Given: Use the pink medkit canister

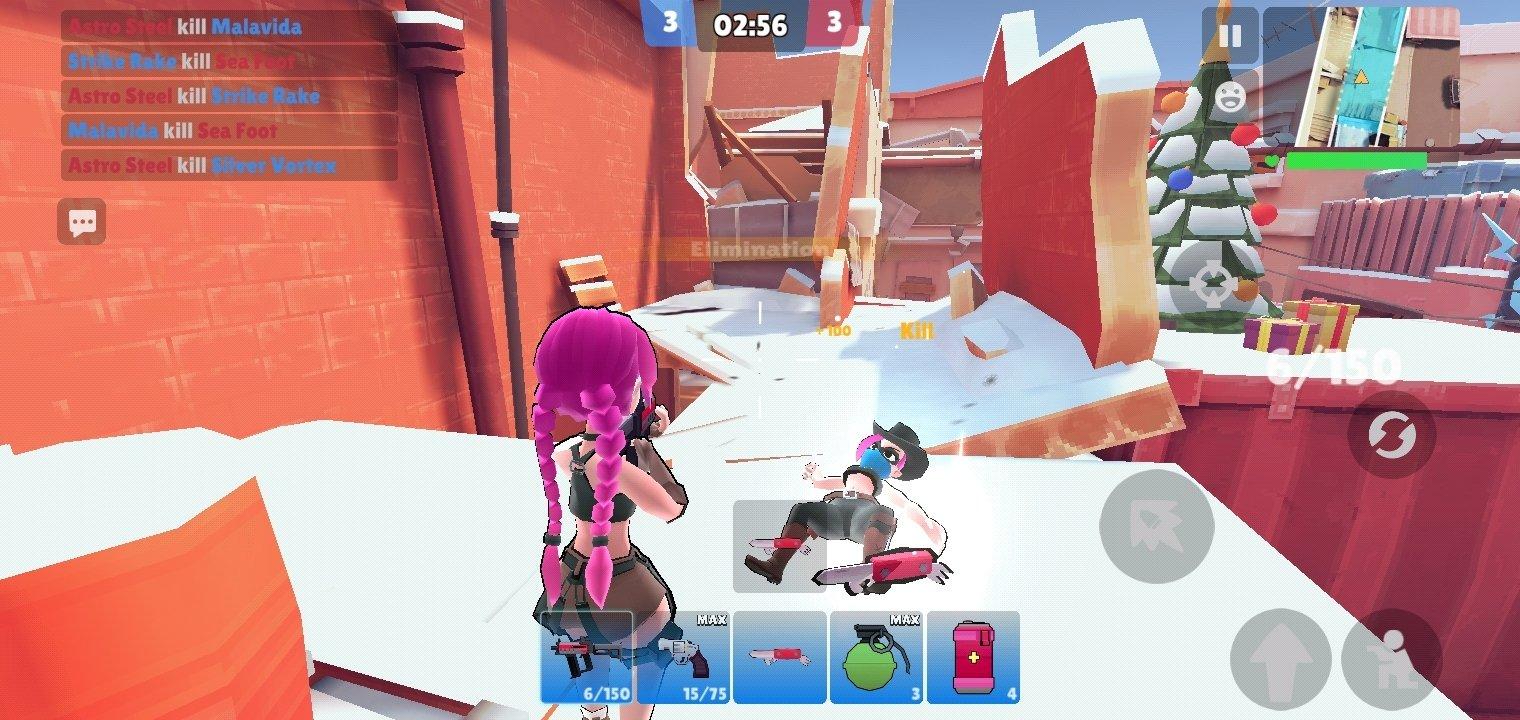Looking at the screenshot, I should point(972,657).
